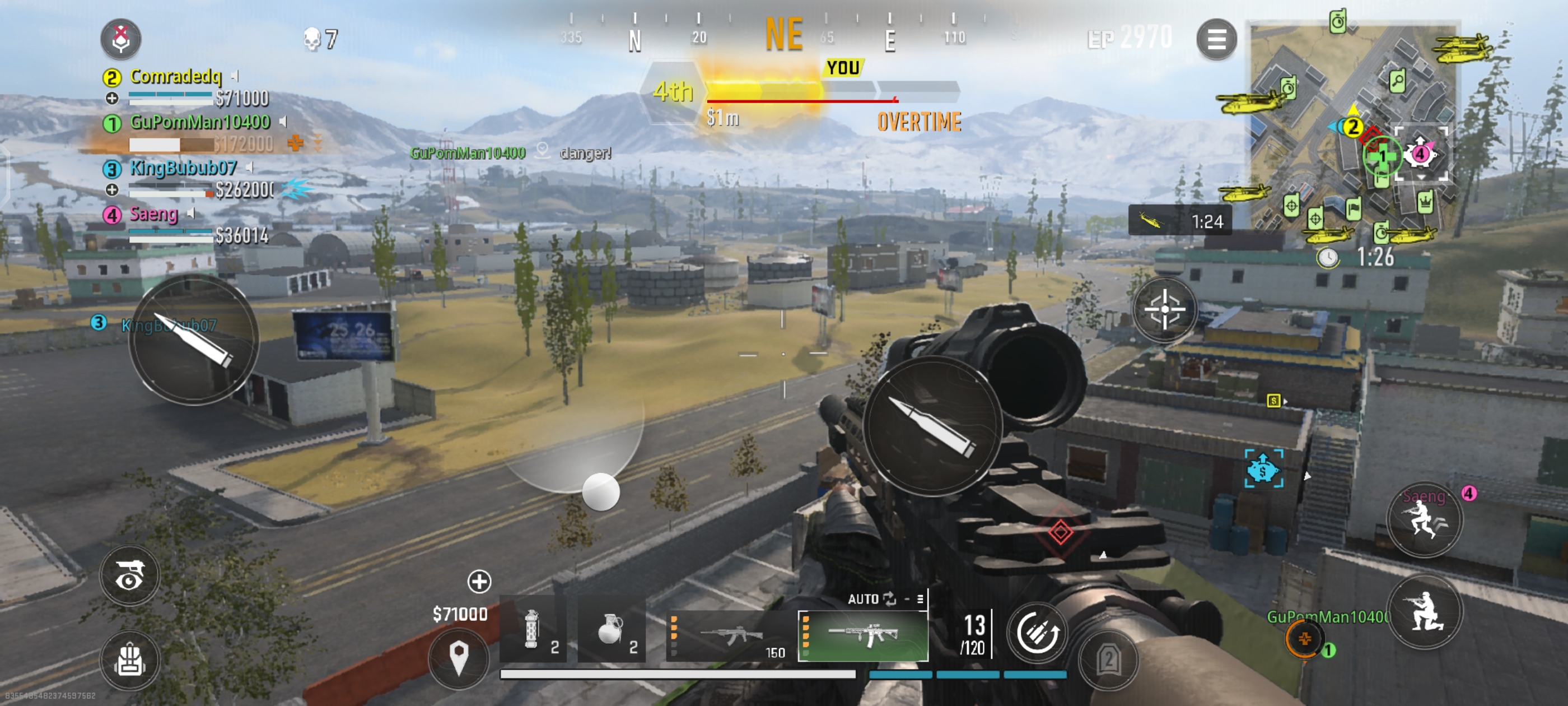Screen dimensions: 1568x706
Task: Use the armor plate button
Action: pos(1108,659)
